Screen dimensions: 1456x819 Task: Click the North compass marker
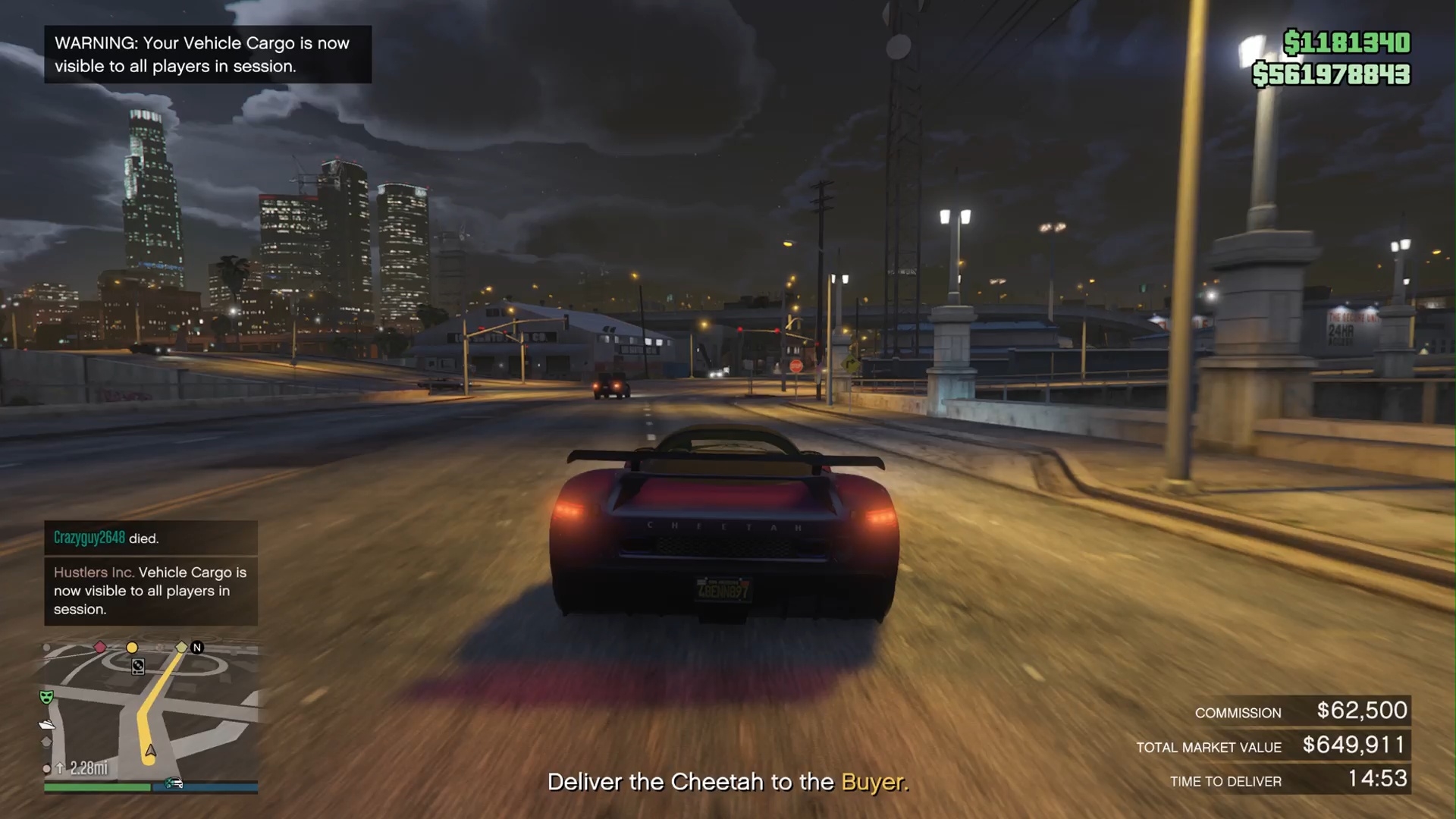[197, 647]
